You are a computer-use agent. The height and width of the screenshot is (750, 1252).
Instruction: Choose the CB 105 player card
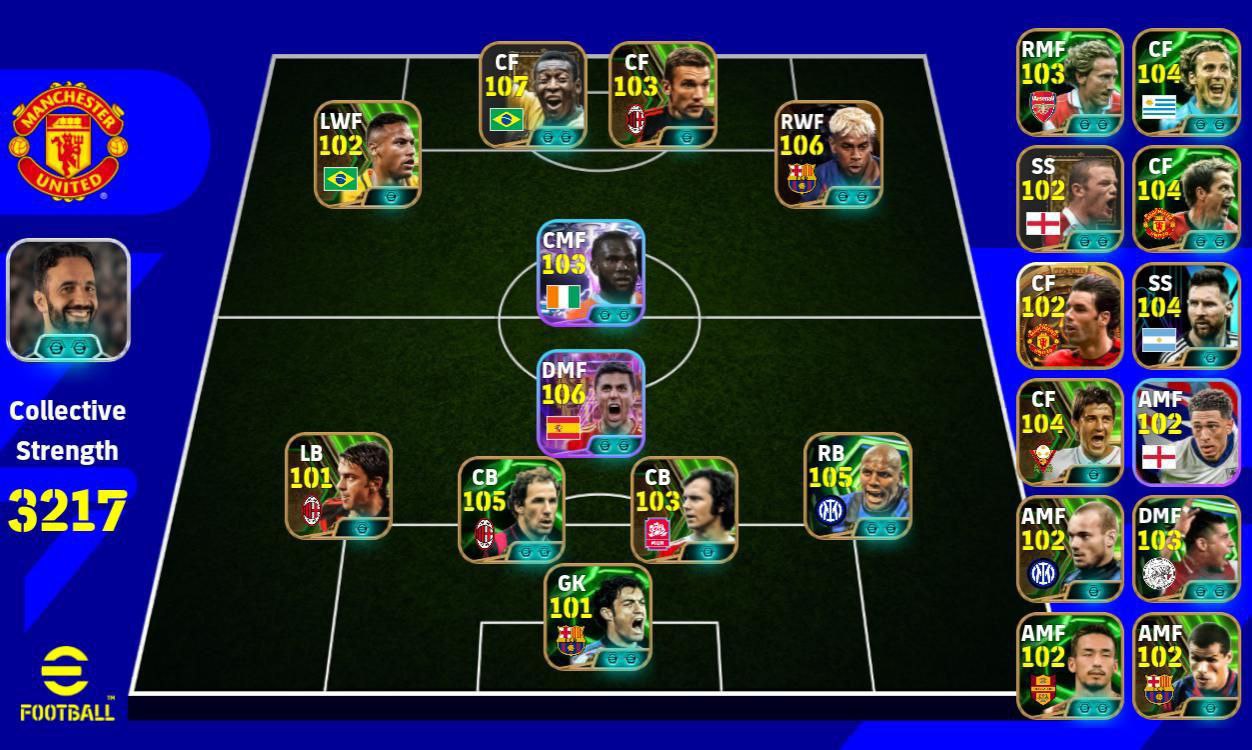[x=511, y=510]
